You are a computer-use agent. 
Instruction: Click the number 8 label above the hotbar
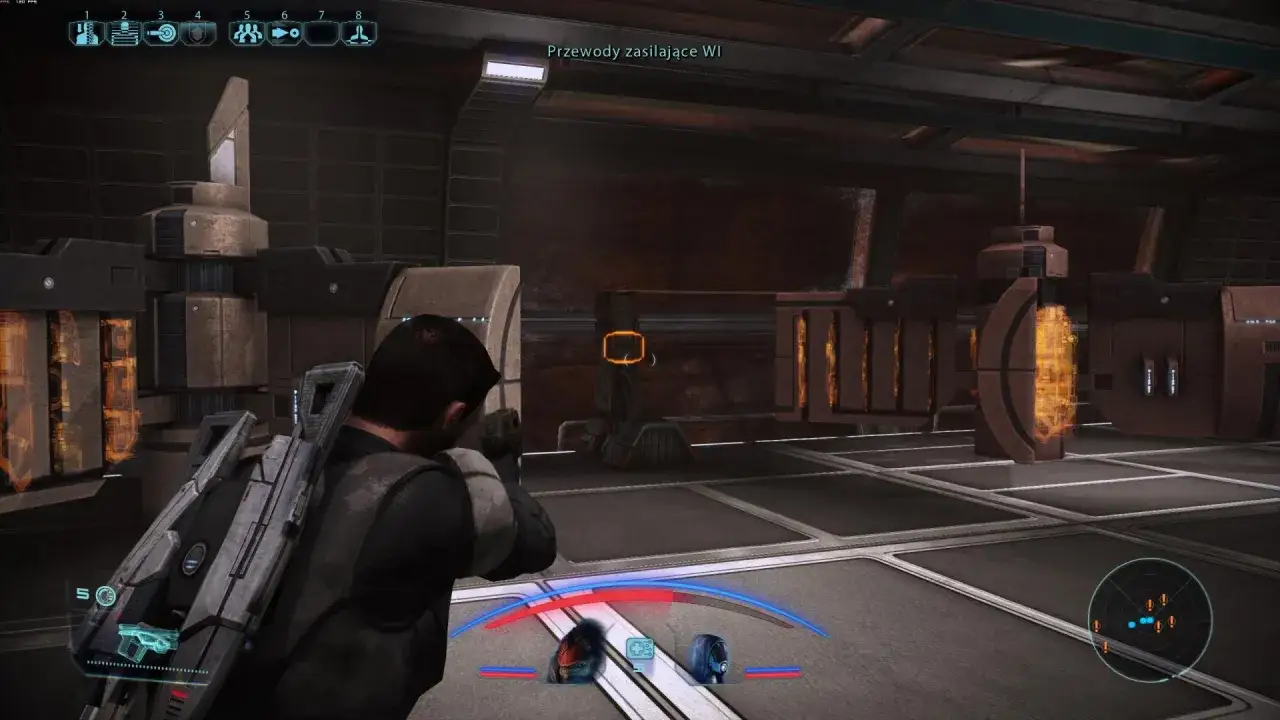coord(358,16)
